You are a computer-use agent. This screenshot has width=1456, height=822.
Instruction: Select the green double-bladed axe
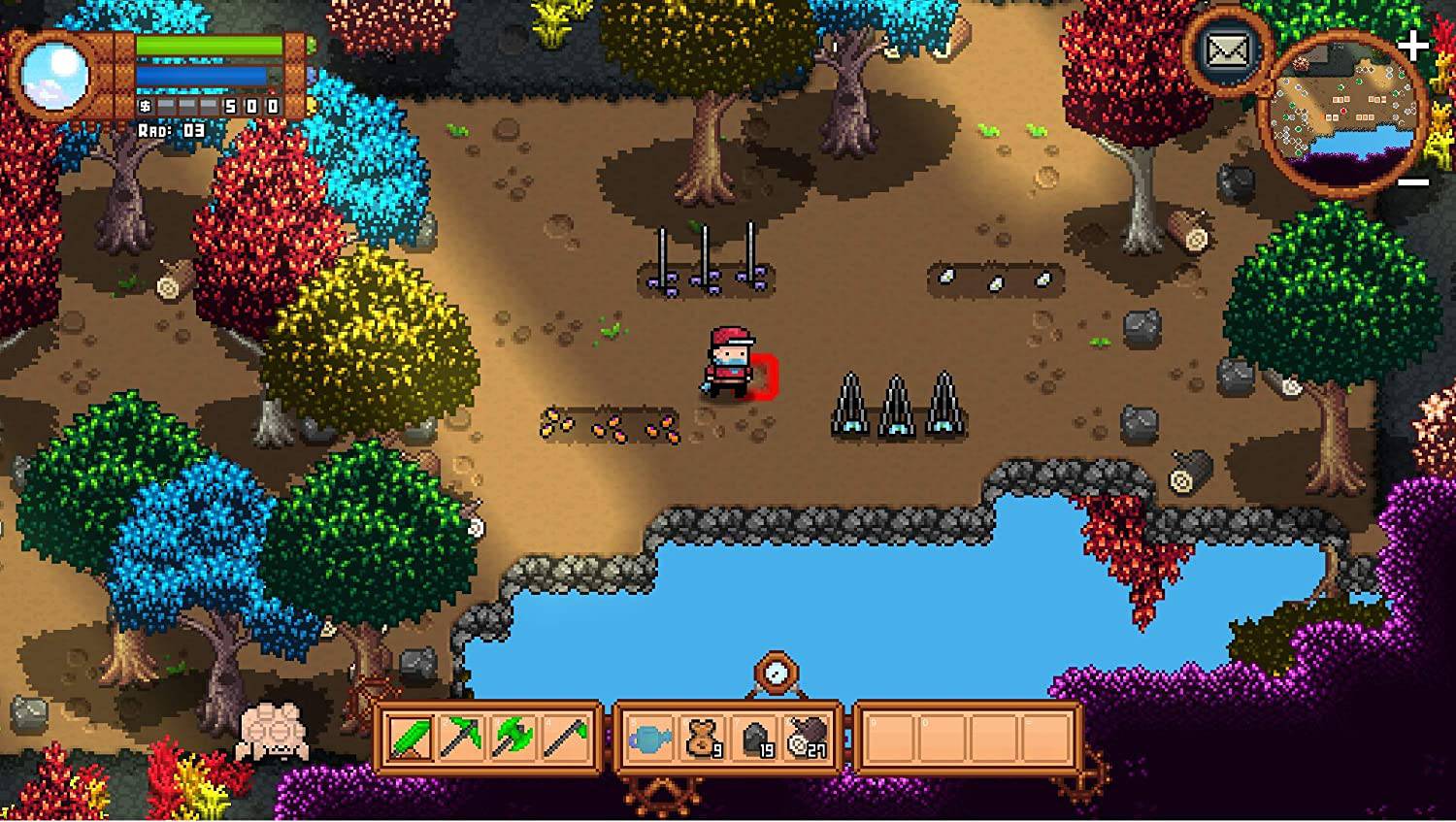coord(512,740)
